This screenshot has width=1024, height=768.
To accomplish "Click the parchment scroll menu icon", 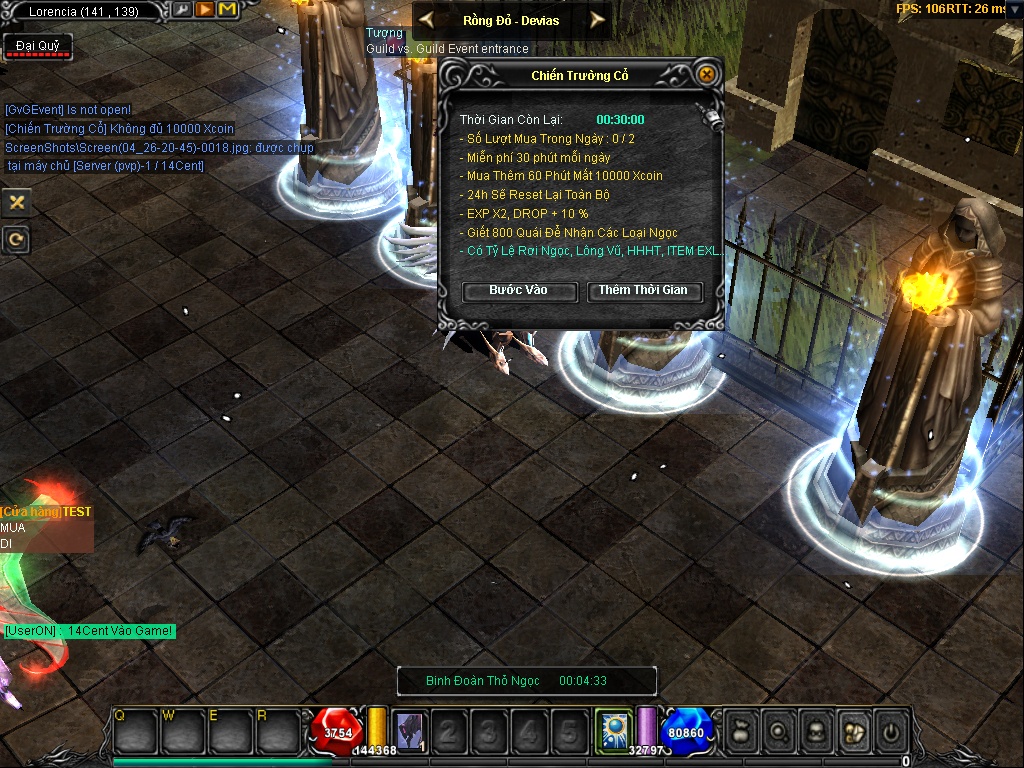I will 853,732.
